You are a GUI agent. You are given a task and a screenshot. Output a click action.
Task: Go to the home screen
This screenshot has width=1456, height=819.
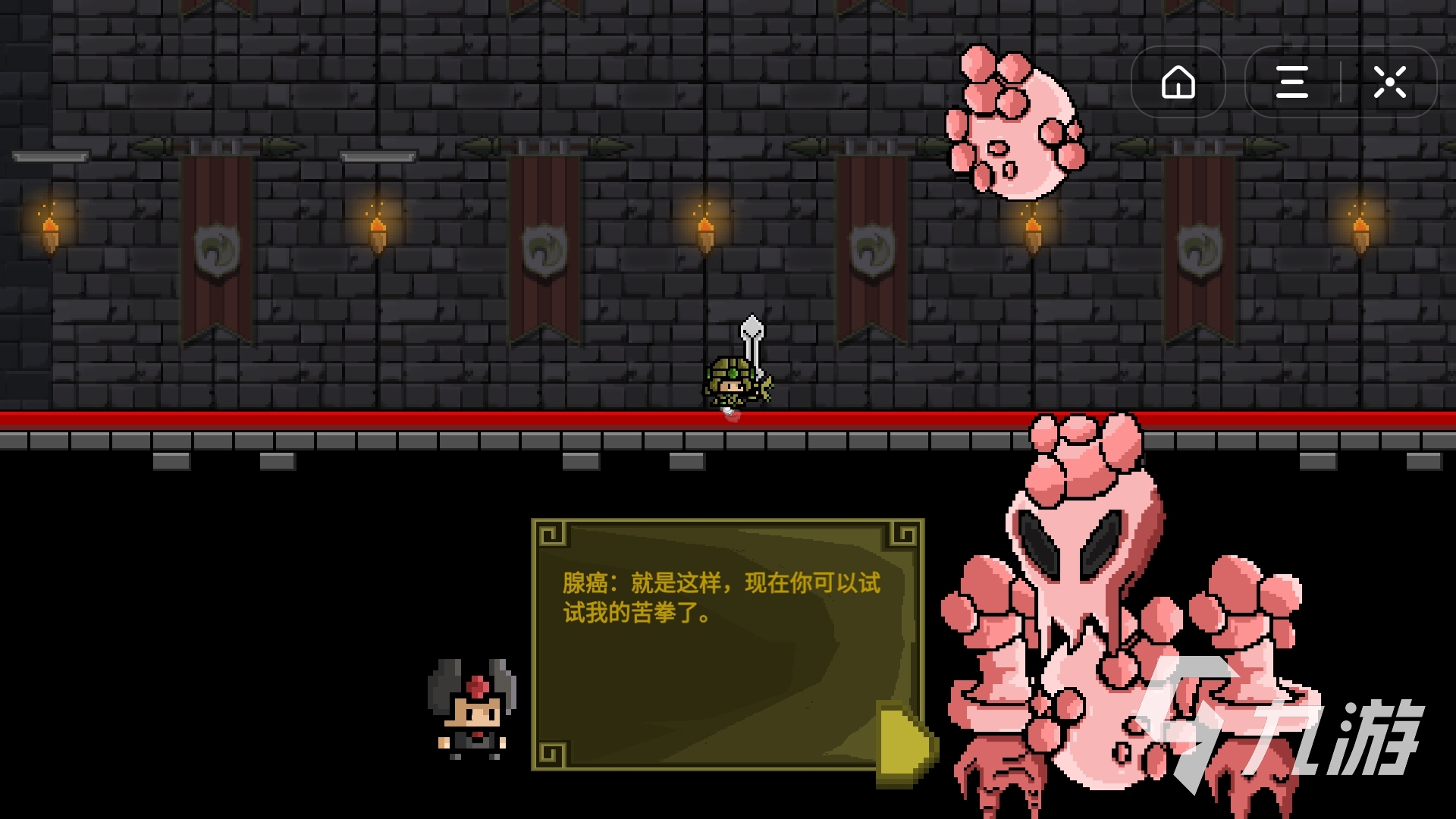click(x=1178, y=82)
